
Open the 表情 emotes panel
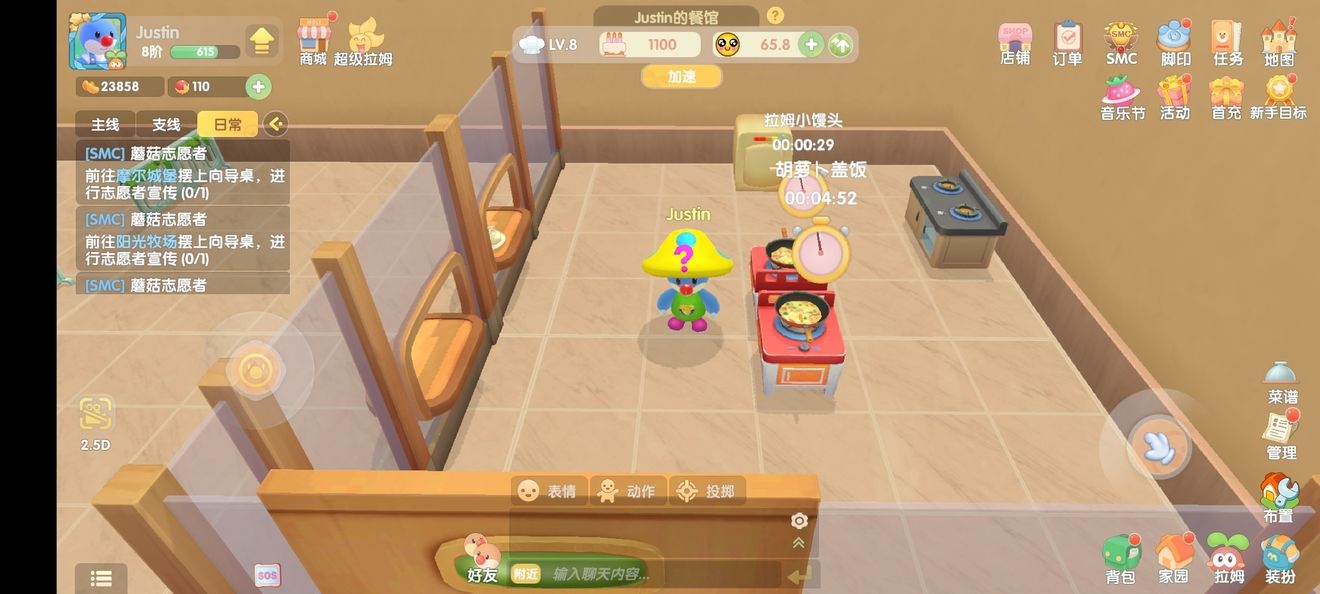pyautogui.click(x=548, y=491)
